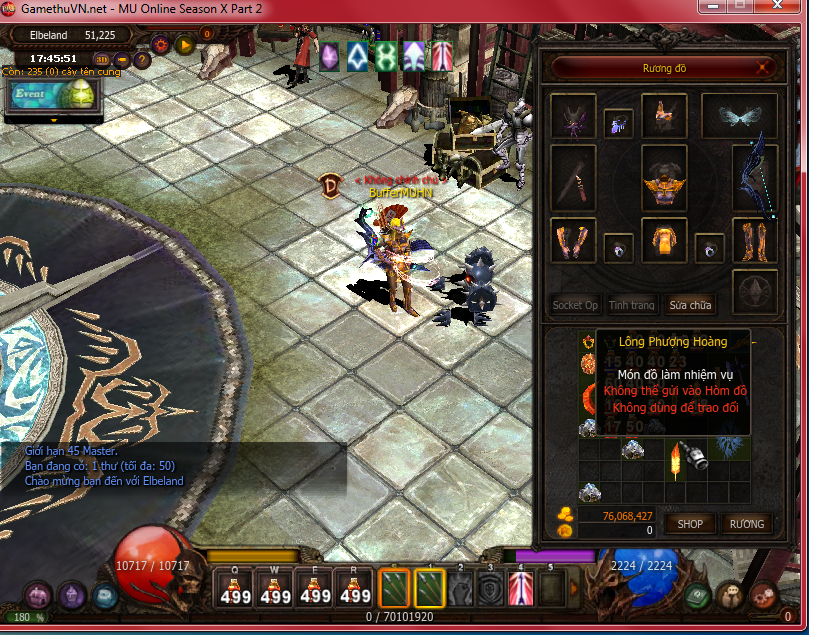Close the Rương đồ inventory panel
The height and width of the screenshot is (635, 819).
[x=764, y=68]
